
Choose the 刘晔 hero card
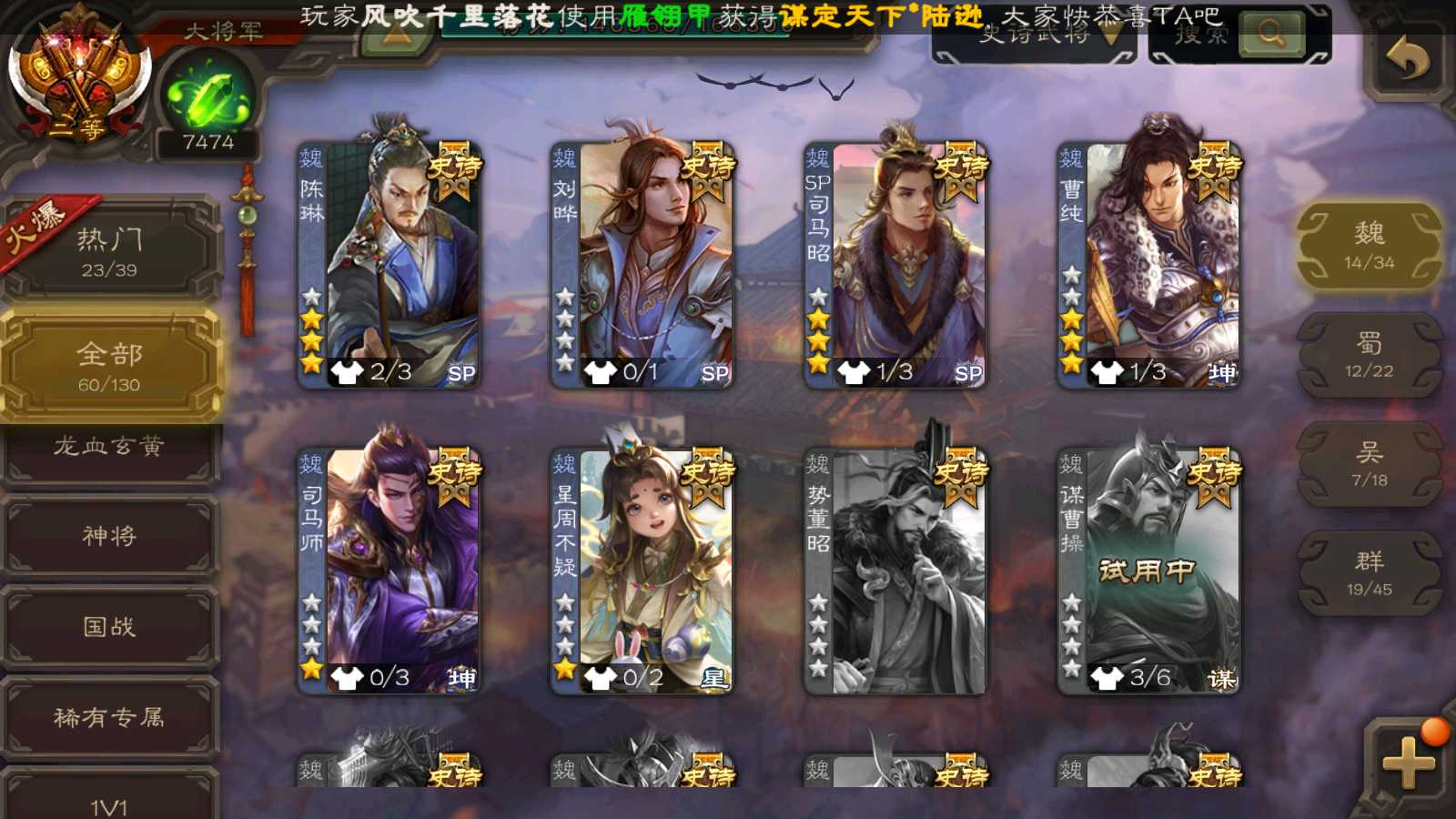click(642, 264)
